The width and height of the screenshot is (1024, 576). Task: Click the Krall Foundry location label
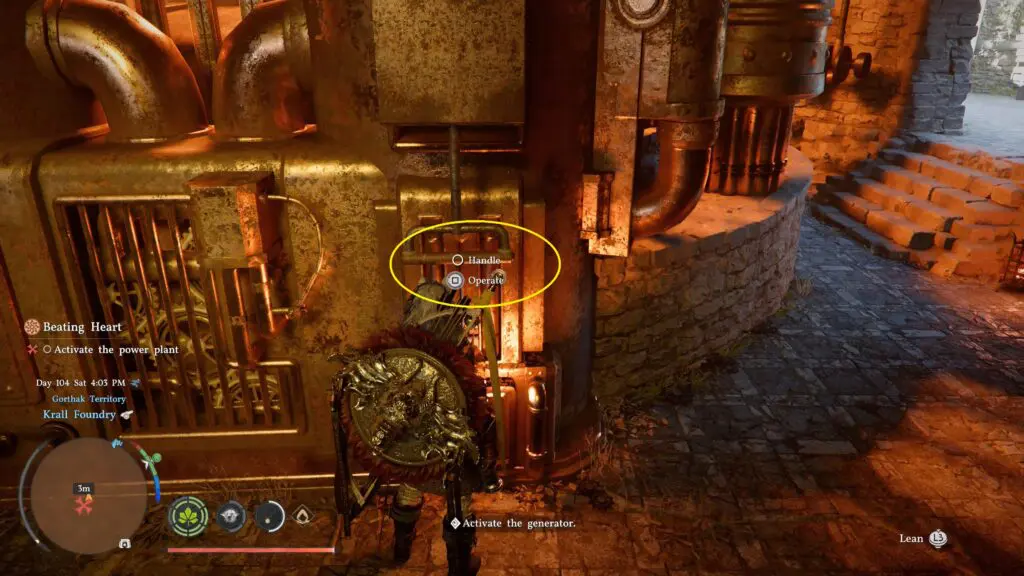tap(79, 414)
